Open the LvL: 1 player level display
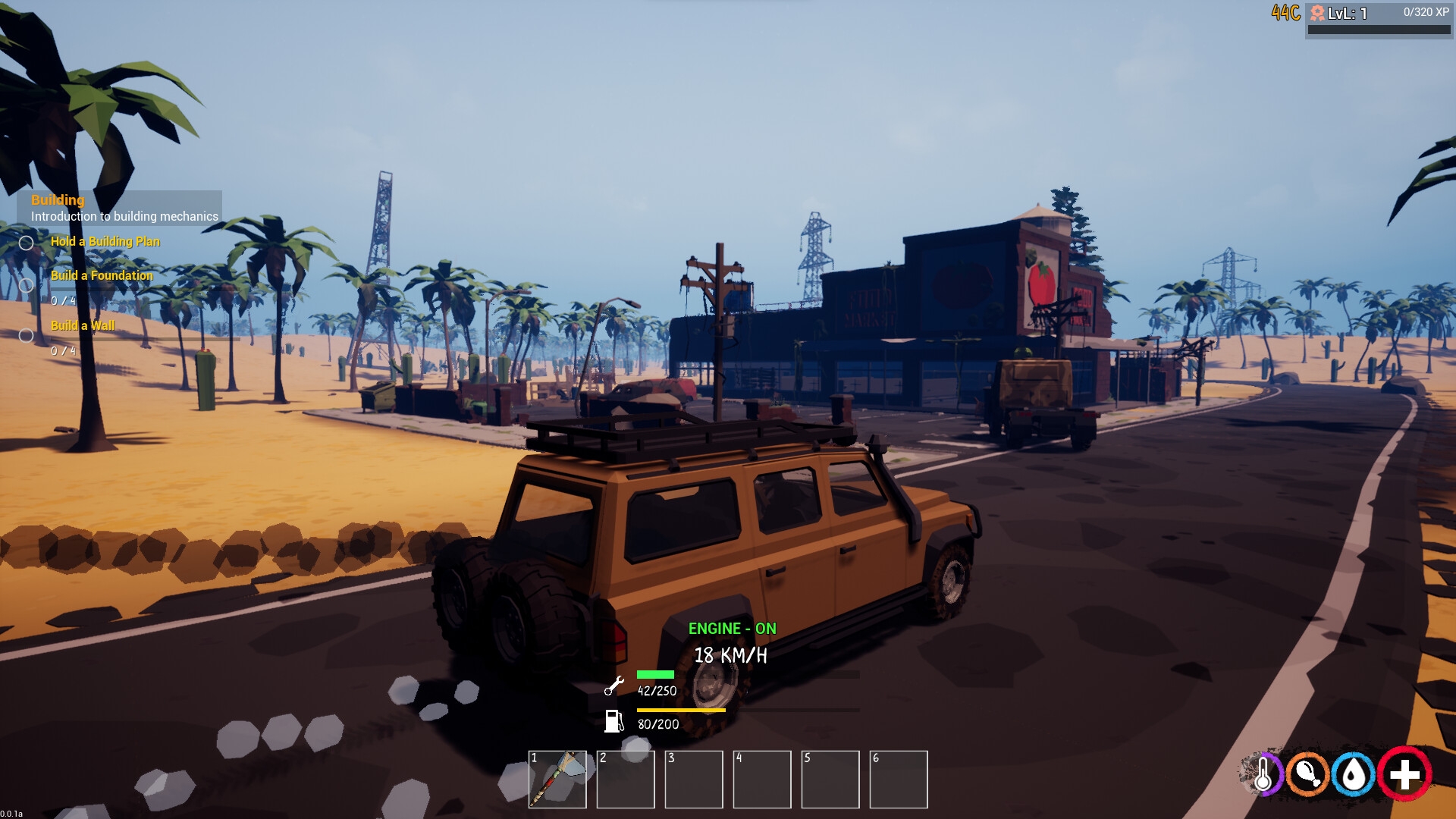The height and width of the screenshot is (819, 1456). (1346, 13)
